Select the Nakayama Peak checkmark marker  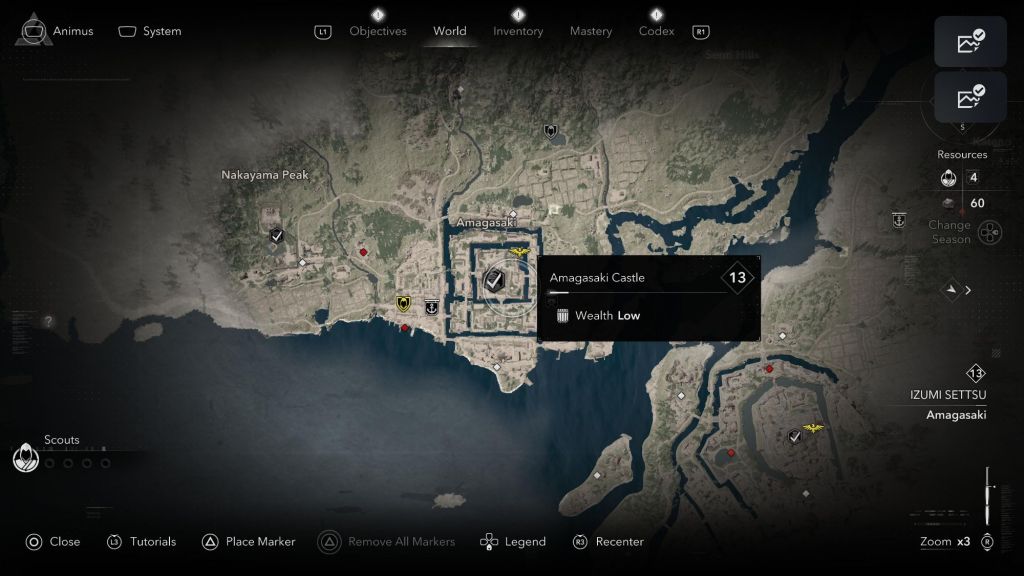[x=277, y=236]
